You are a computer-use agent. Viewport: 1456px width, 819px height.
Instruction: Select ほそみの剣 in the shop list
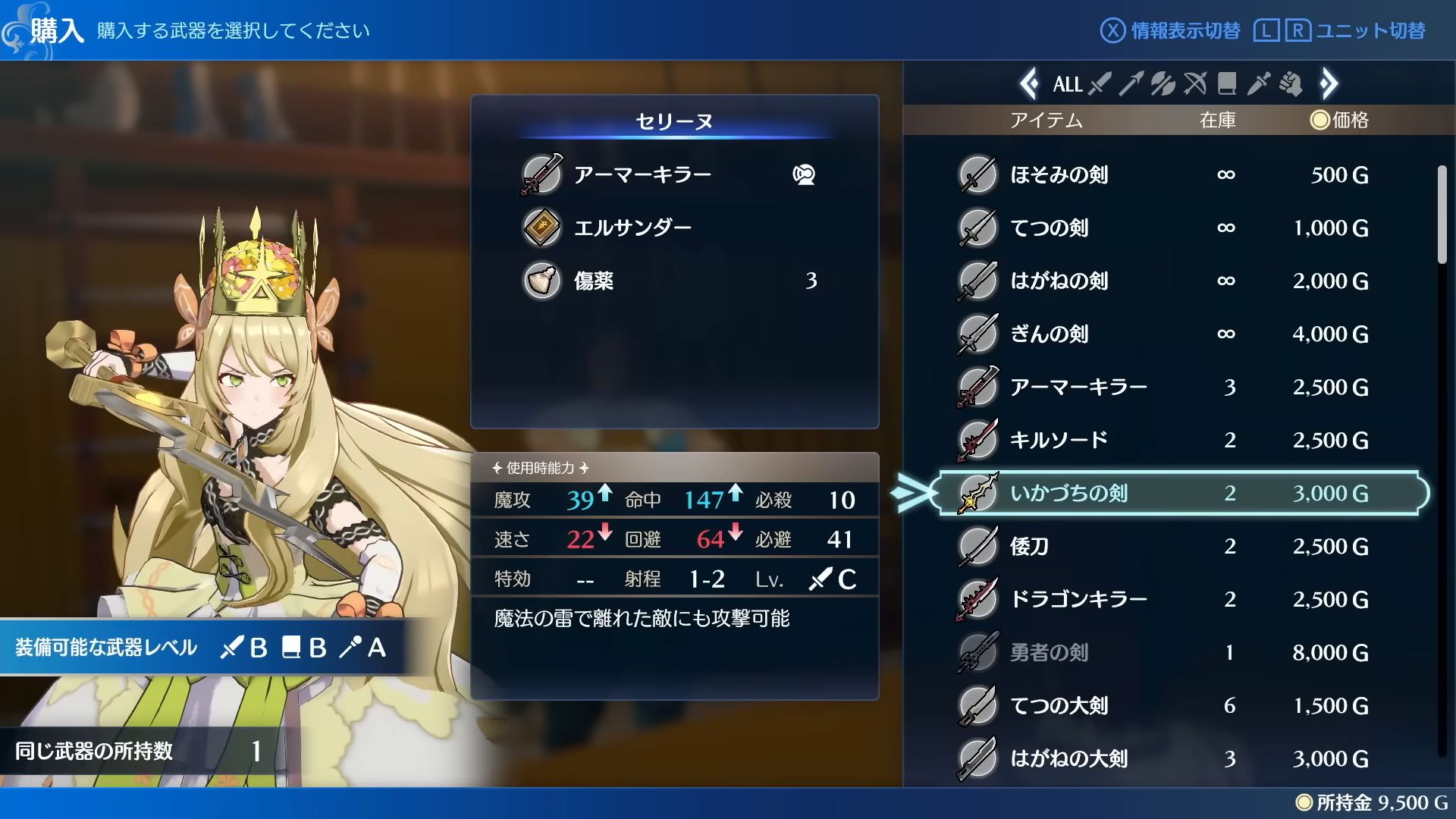click(1059, 175)
